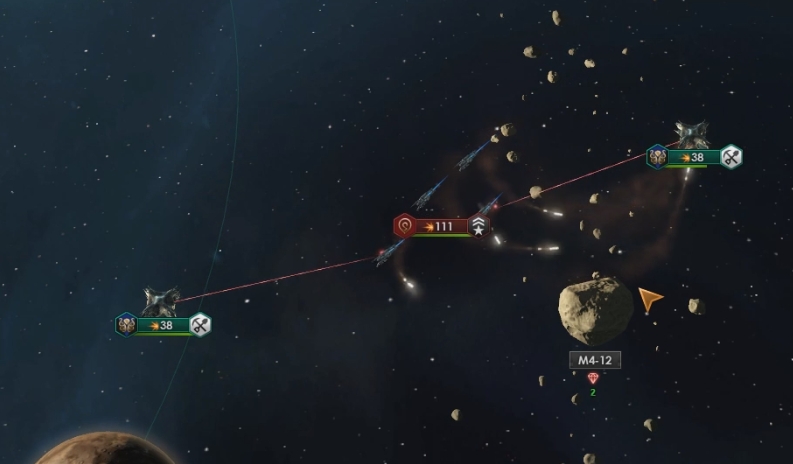
Task: Select the 38-power station label nearest the brown planet
Action: [x=163, y=325]
